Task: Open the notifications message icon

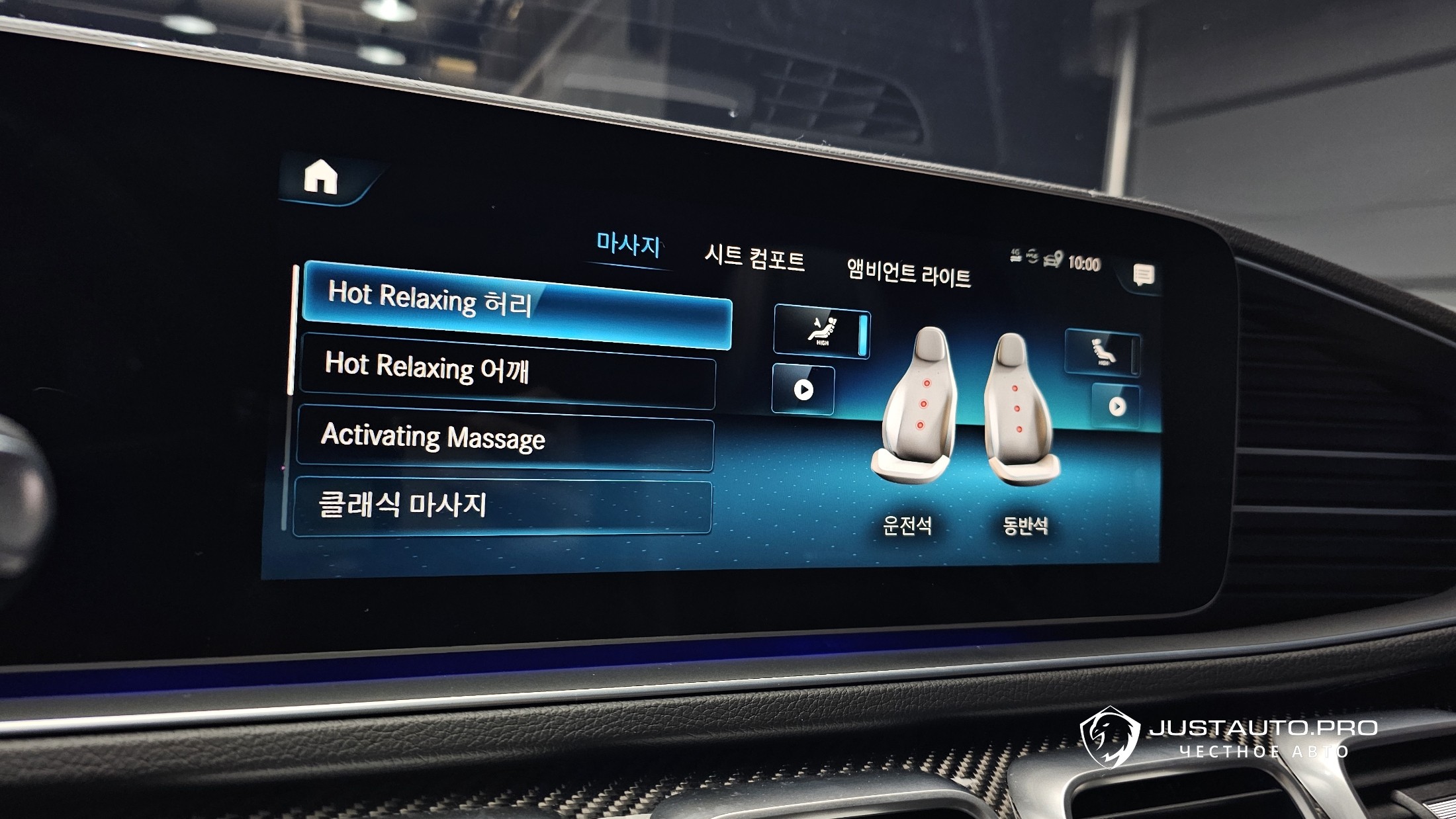Action: point(1143,275)
